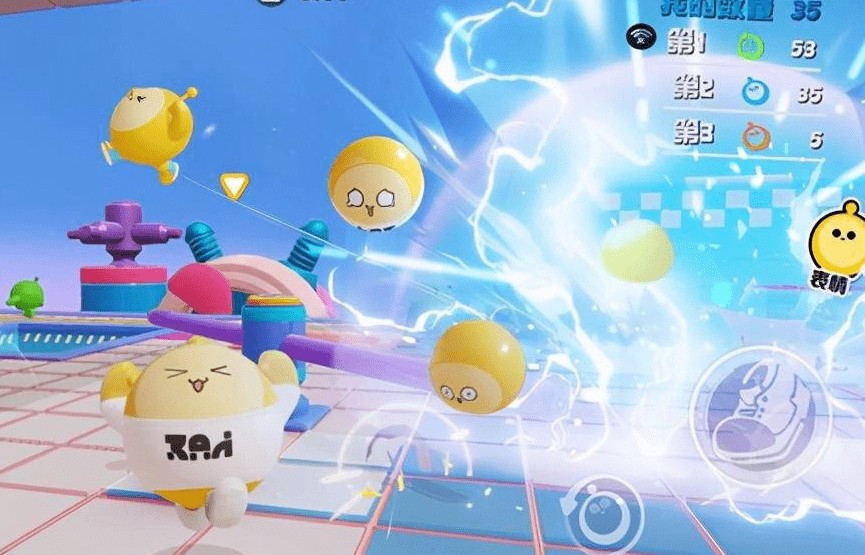Activate the roll action button
The height and width of the screenshot is (555, 865).
[607, 510]
